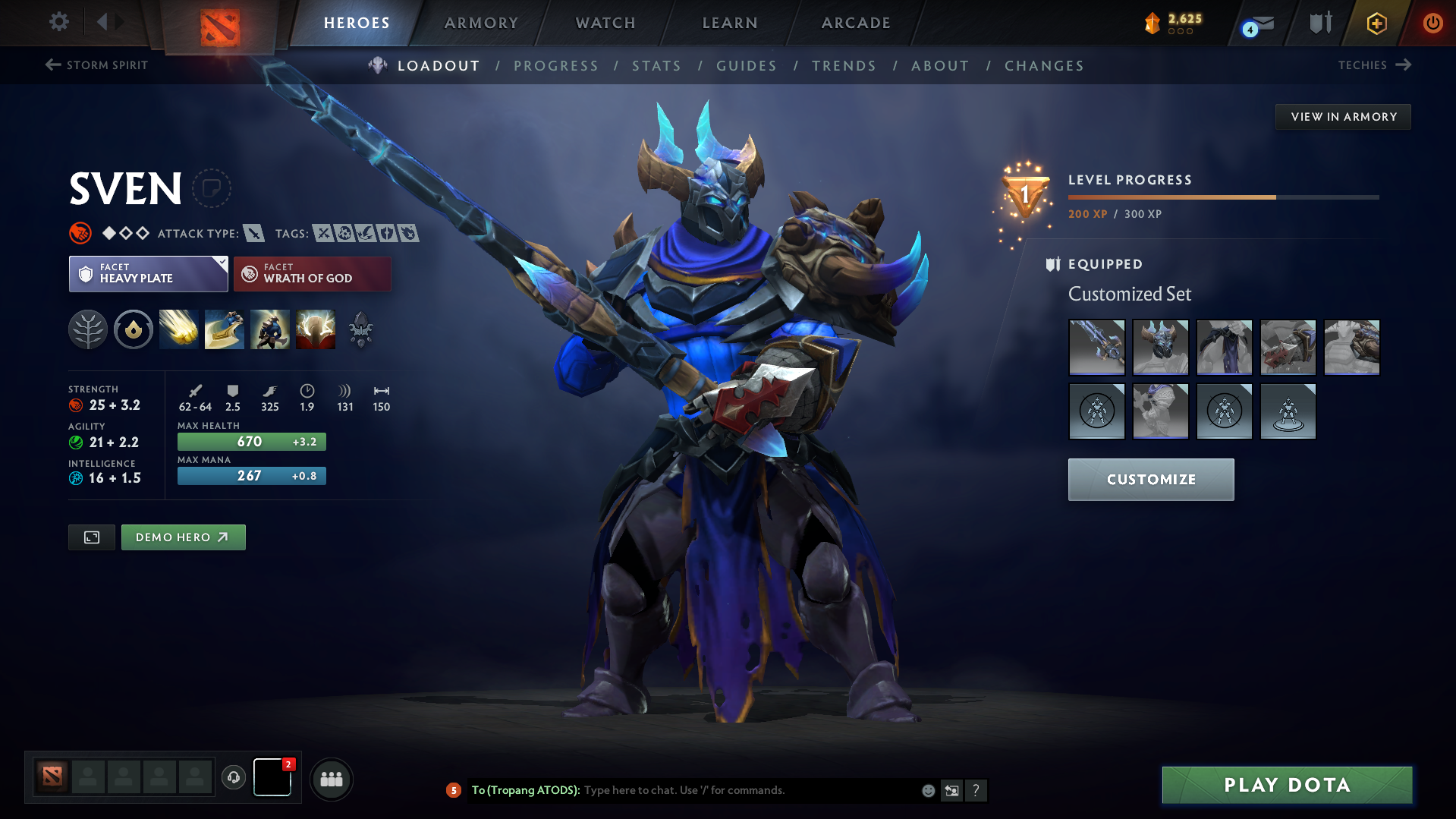Open the Great Cleave ability details

(x=224, y=329)
